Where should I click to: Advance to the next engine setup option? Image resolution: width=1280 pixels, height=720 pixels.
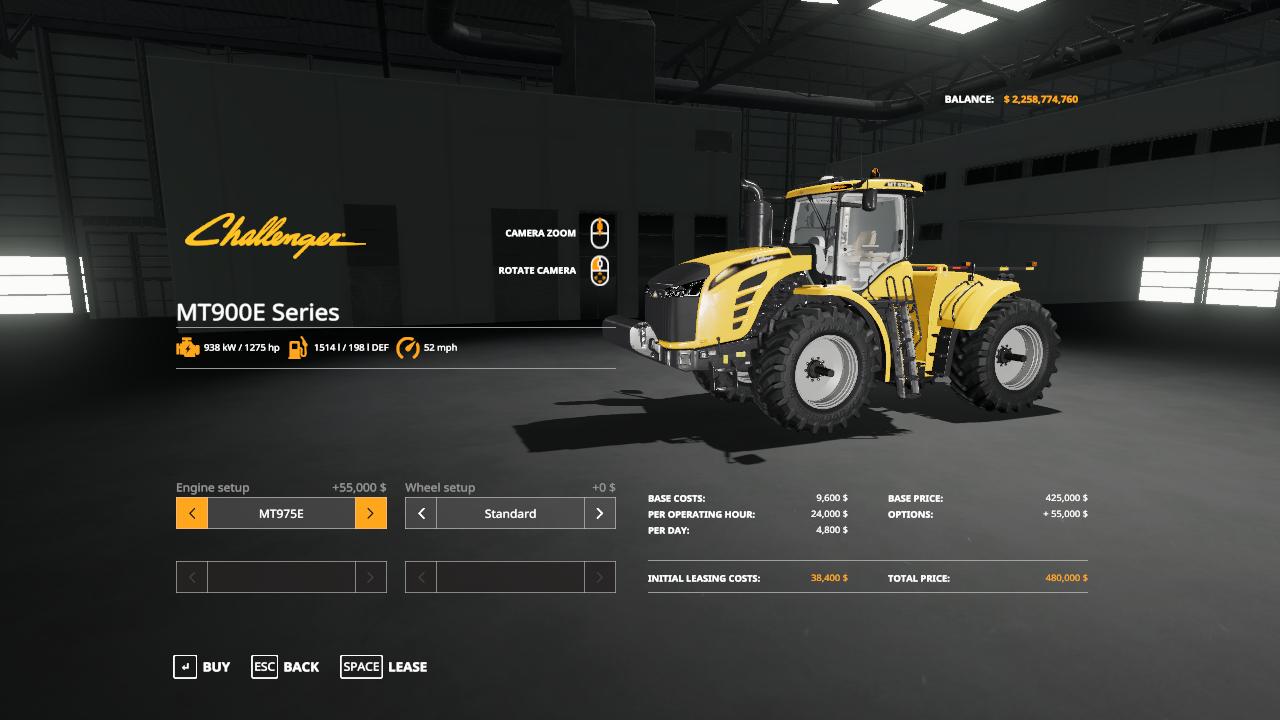[370, 514]
